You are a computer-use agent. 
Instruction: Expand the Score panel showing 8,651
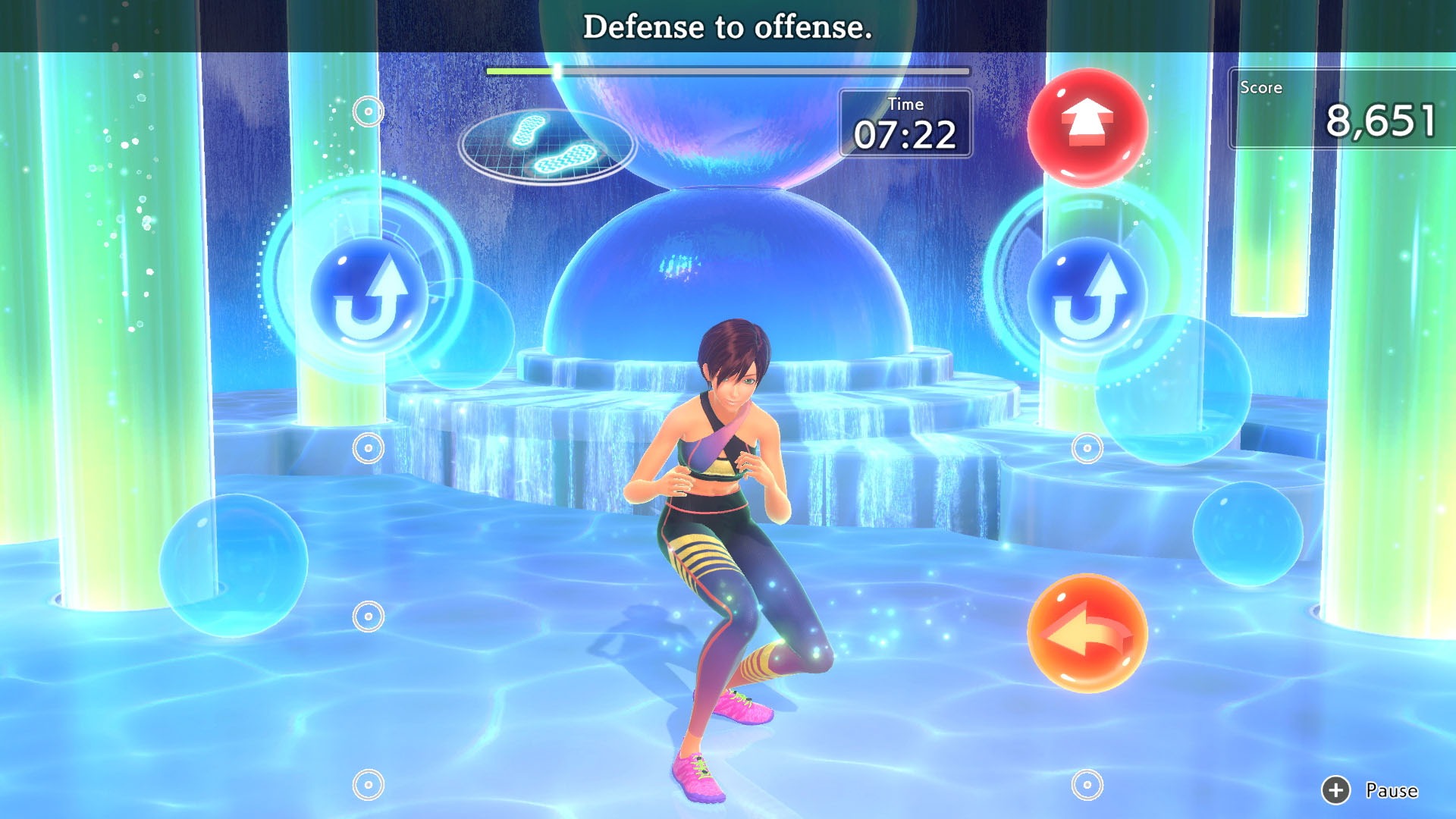[x=1357, y=114]
